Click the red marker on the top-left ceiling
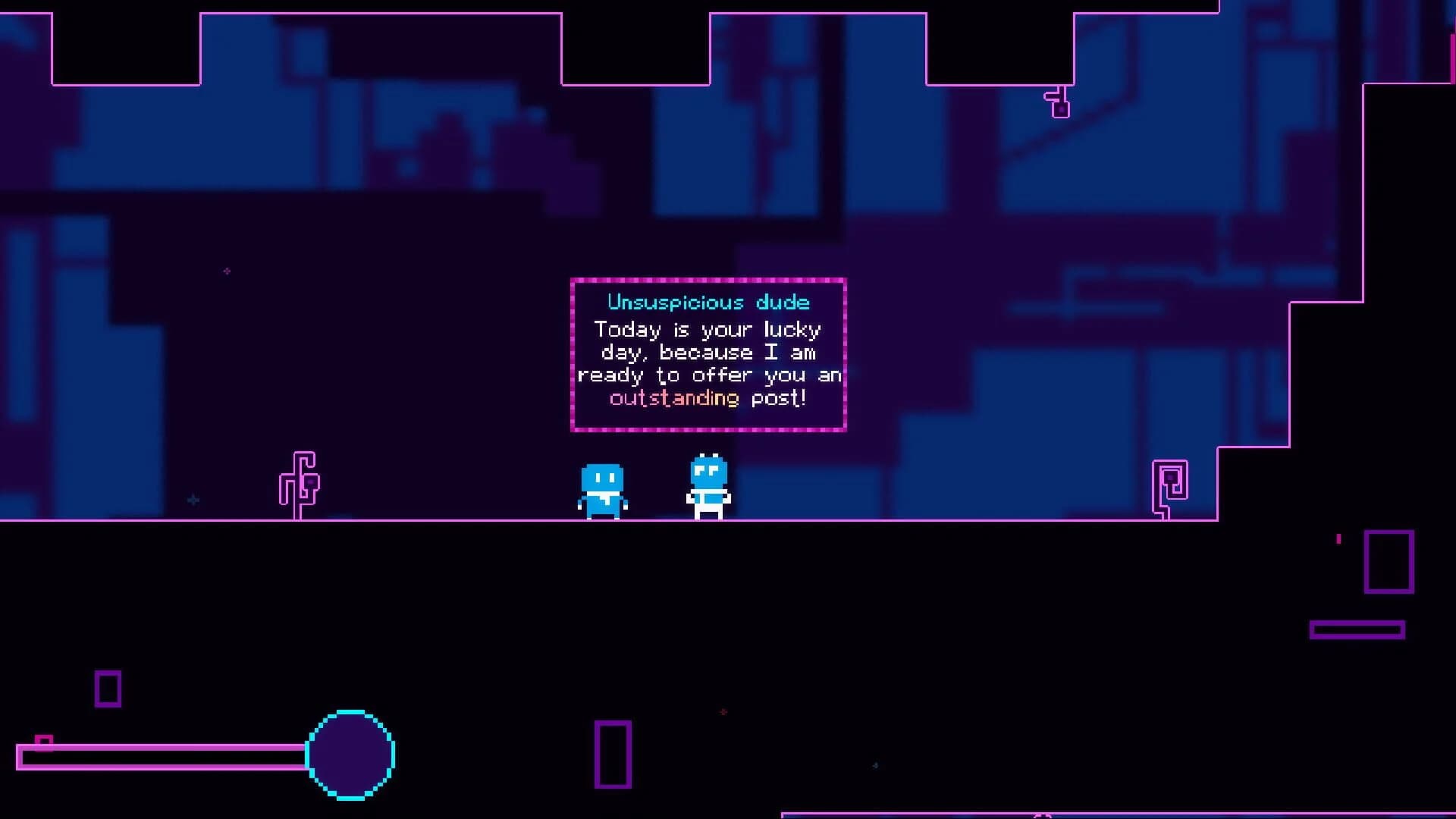Screen dimensions: 1456x819 (x=227, y=271)
